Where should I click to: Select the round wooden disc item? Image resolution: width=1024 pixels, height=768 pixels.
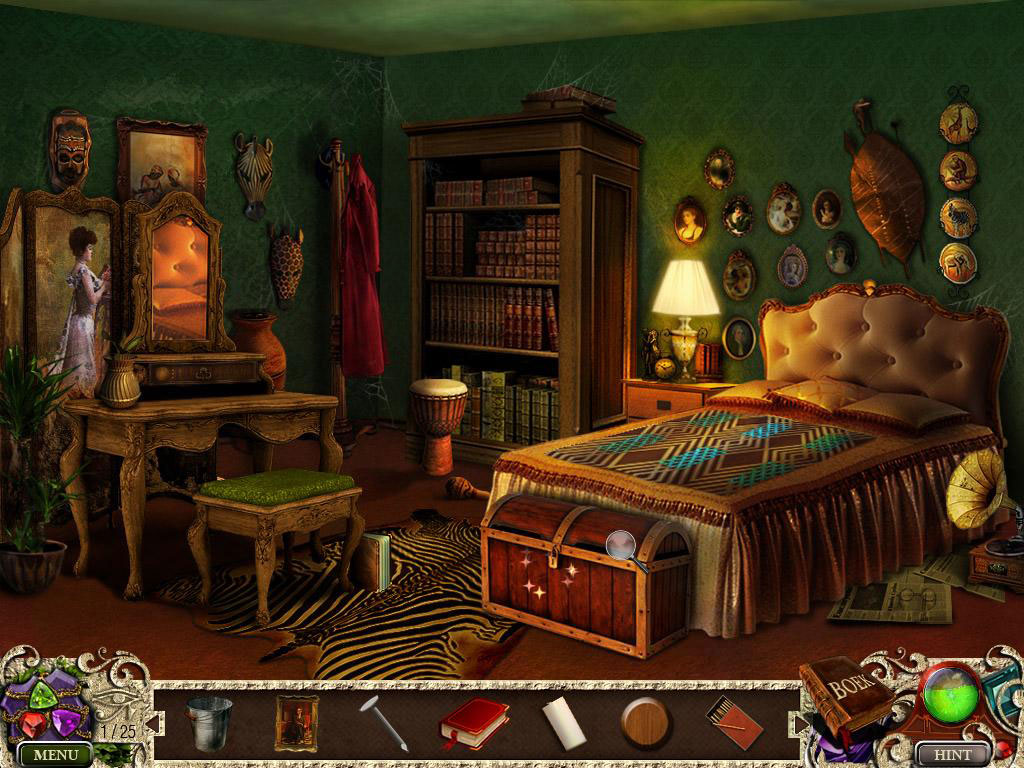tap(645, 722)
